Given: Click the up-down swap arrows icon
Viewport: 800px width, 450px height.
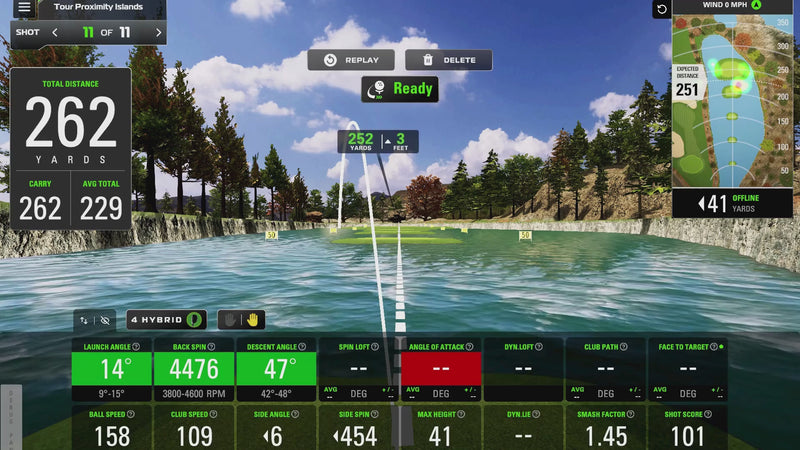Looking at the screenshot, I should coord(84,320).
